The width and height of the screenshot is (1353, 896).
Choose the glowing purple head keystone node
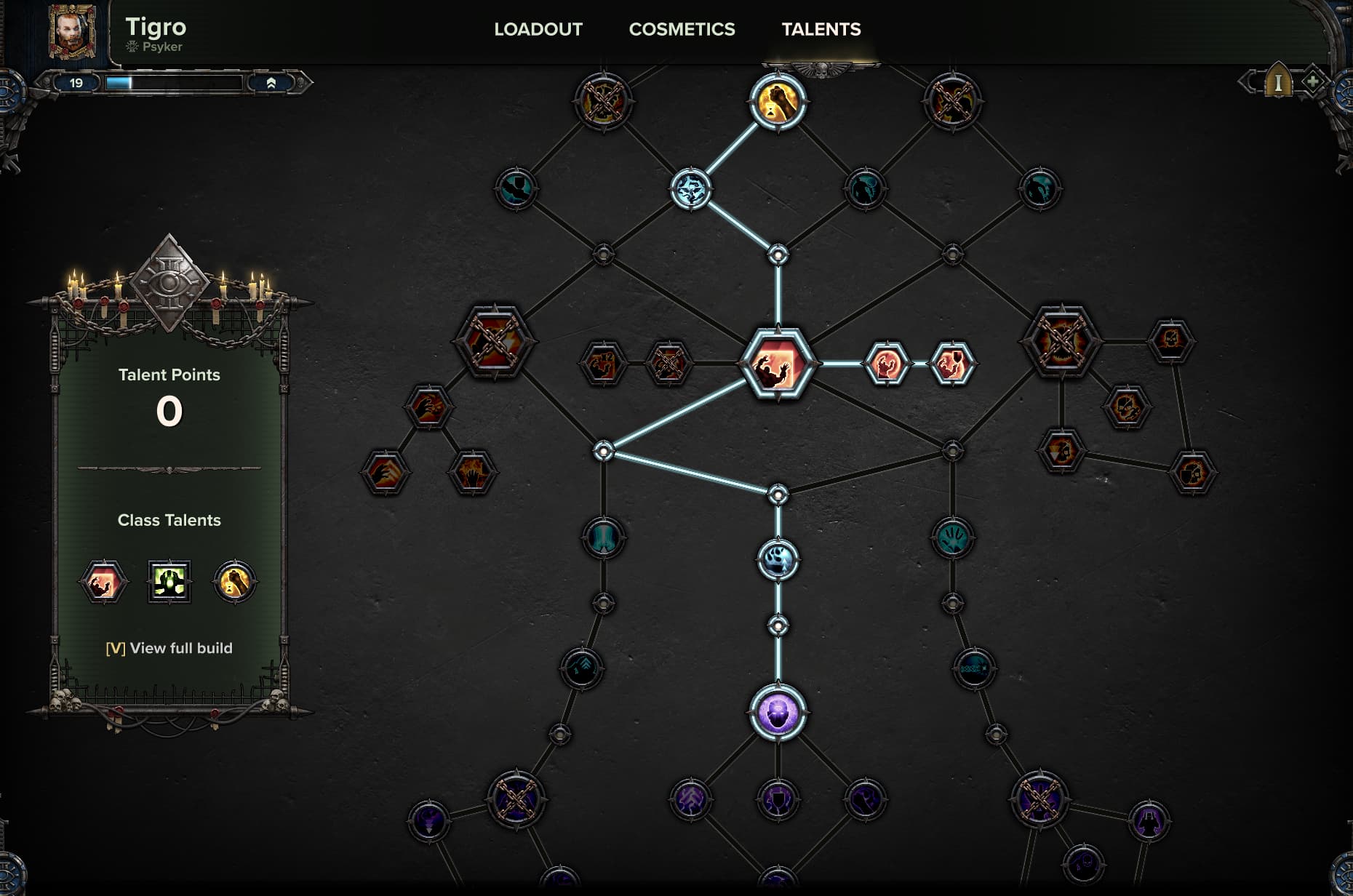pos(778,712)
